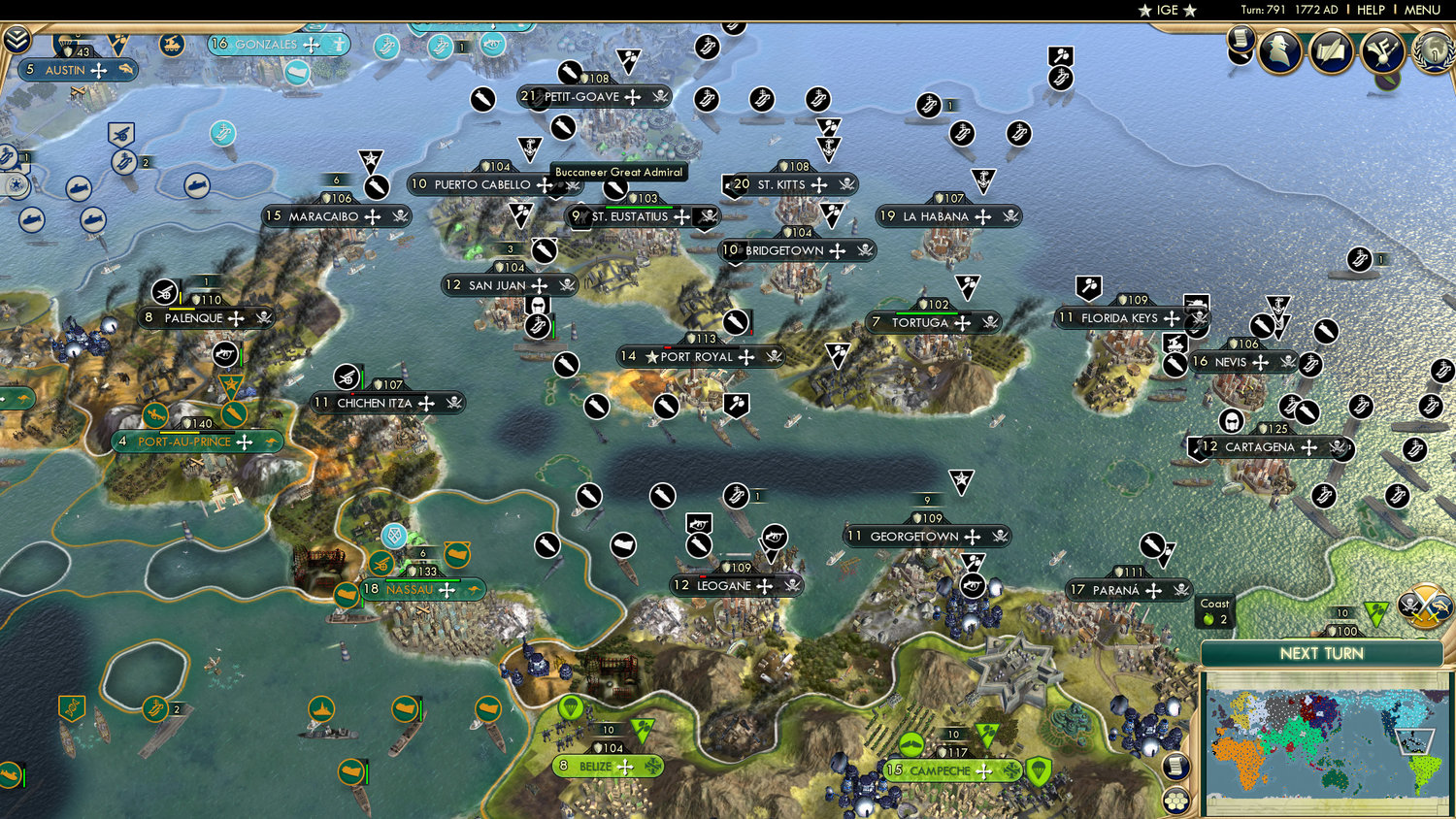Open the Notification Log scroll beside the minimap
Screen dimensions: 1456x819
[1175, 766]
